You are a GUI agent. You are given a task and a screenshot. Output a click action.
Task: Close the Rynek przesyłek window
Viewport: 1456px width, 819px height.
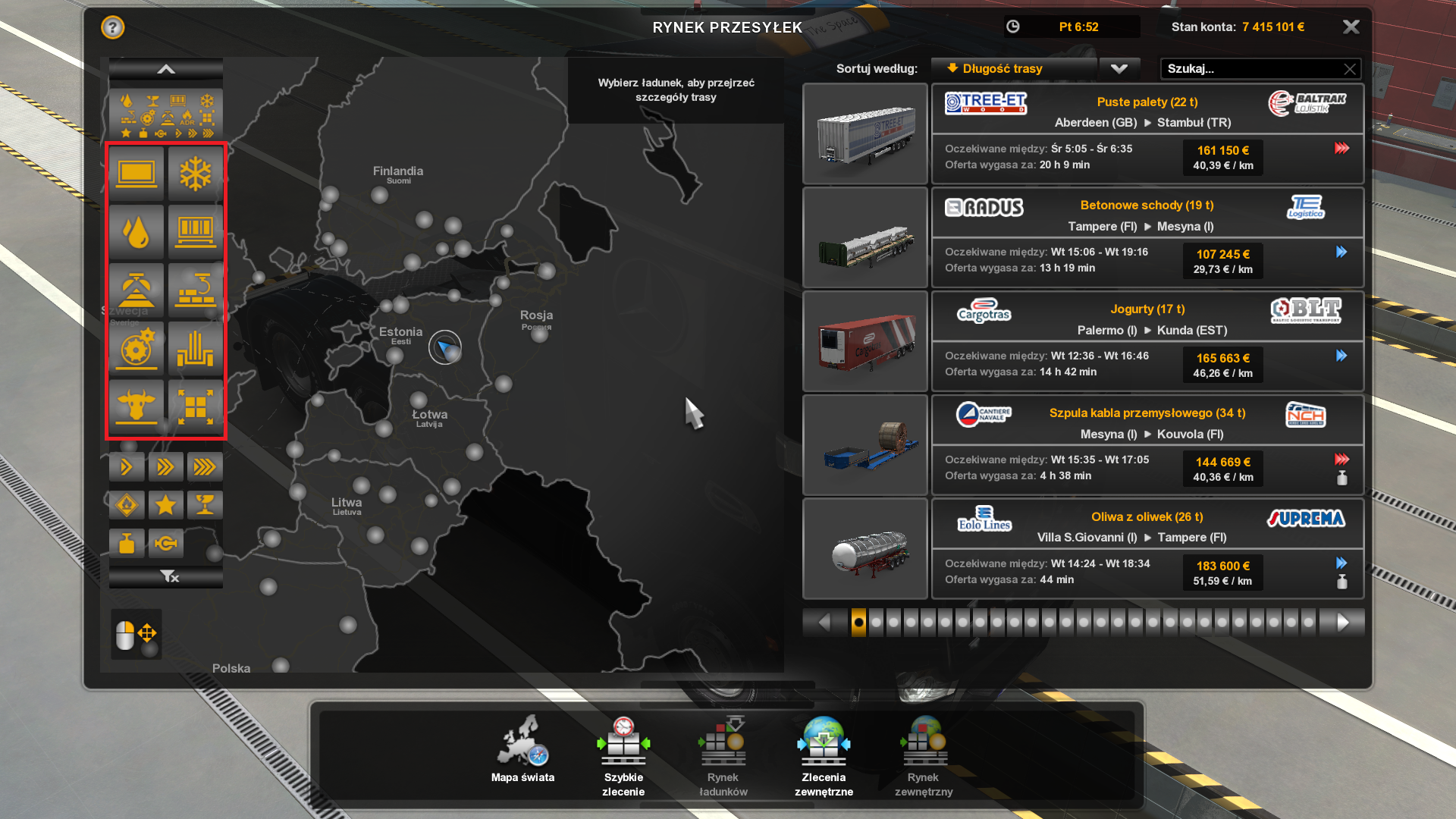(1351, 27)
